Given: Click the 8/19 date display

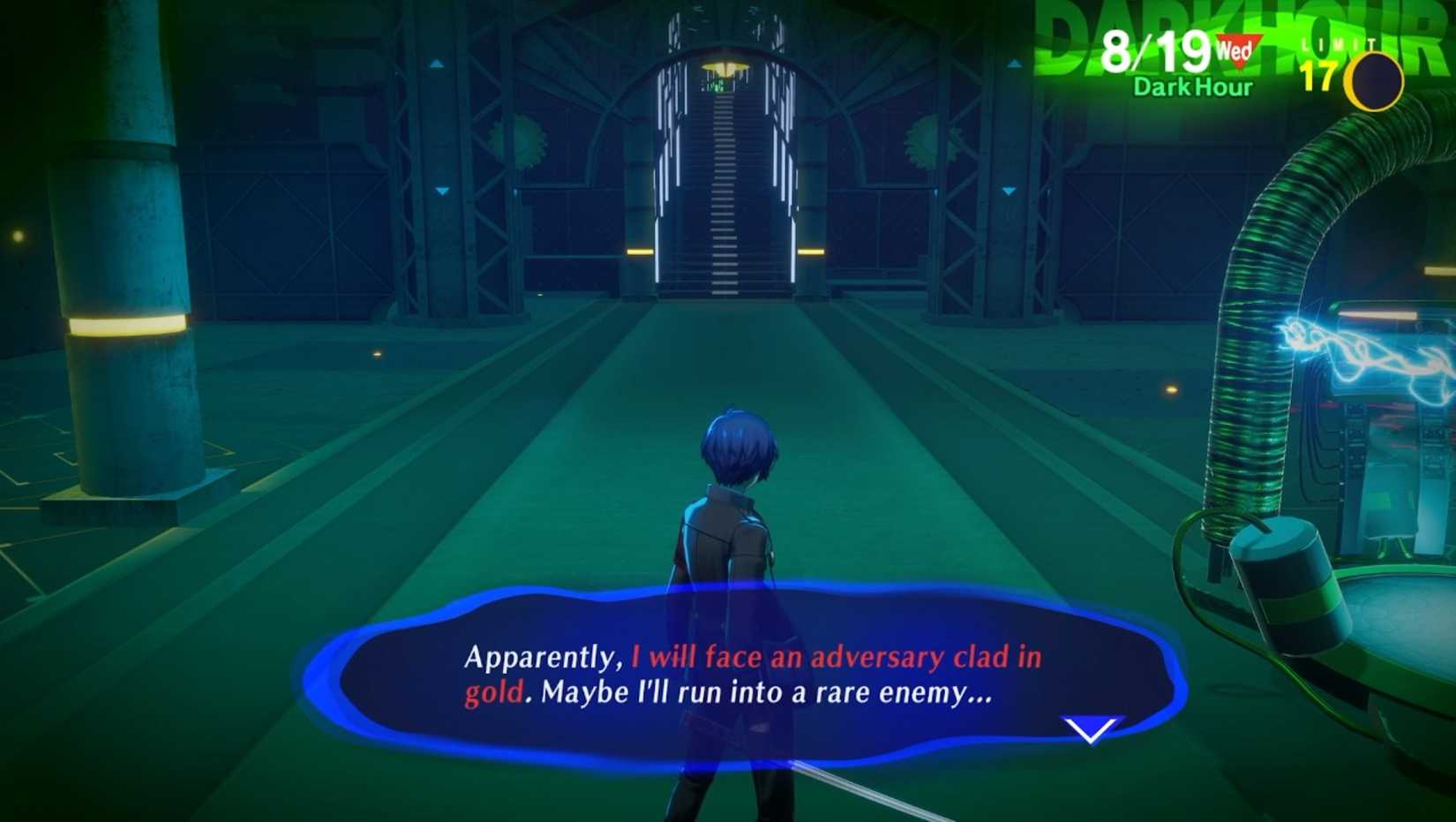Looking at the screenshot, I should pos(1156,50).
